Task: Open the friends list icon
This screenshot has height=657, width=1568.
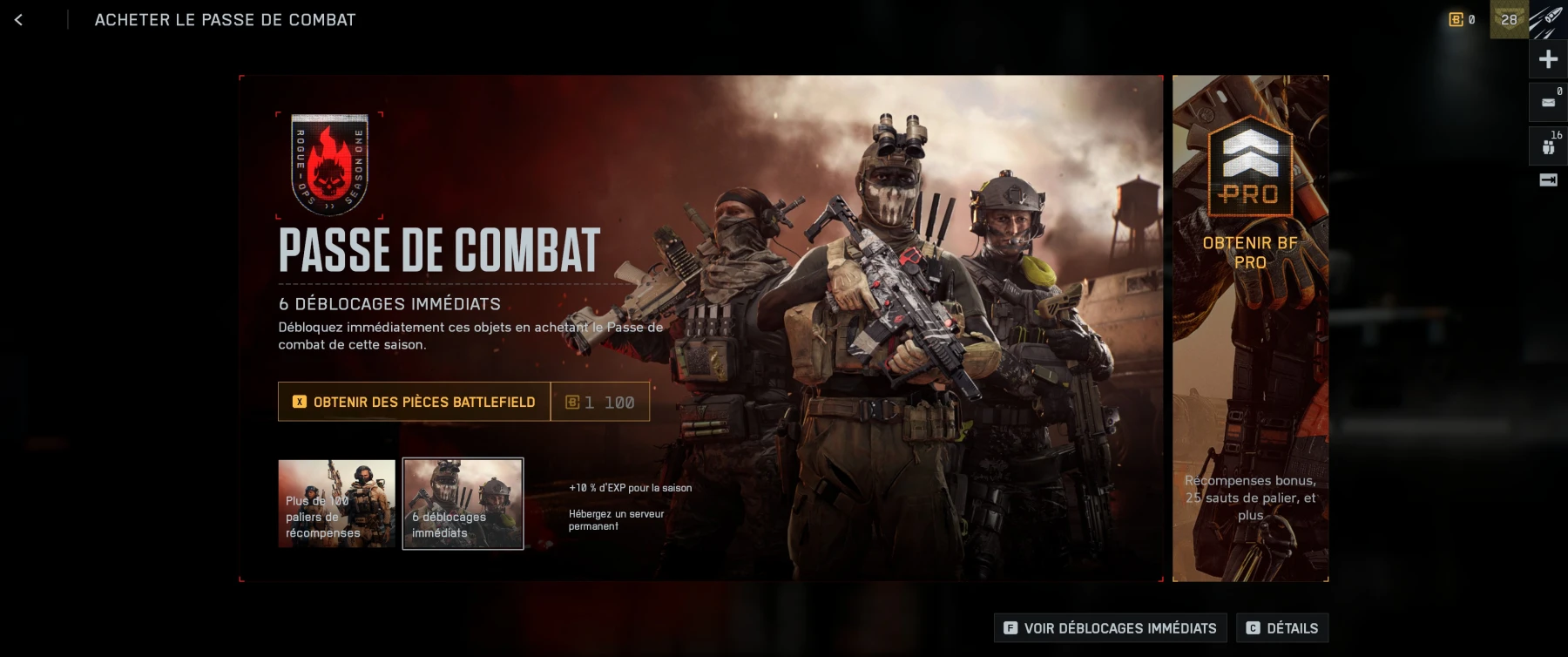Action: pyautogui.click(x=1548, y=146)
